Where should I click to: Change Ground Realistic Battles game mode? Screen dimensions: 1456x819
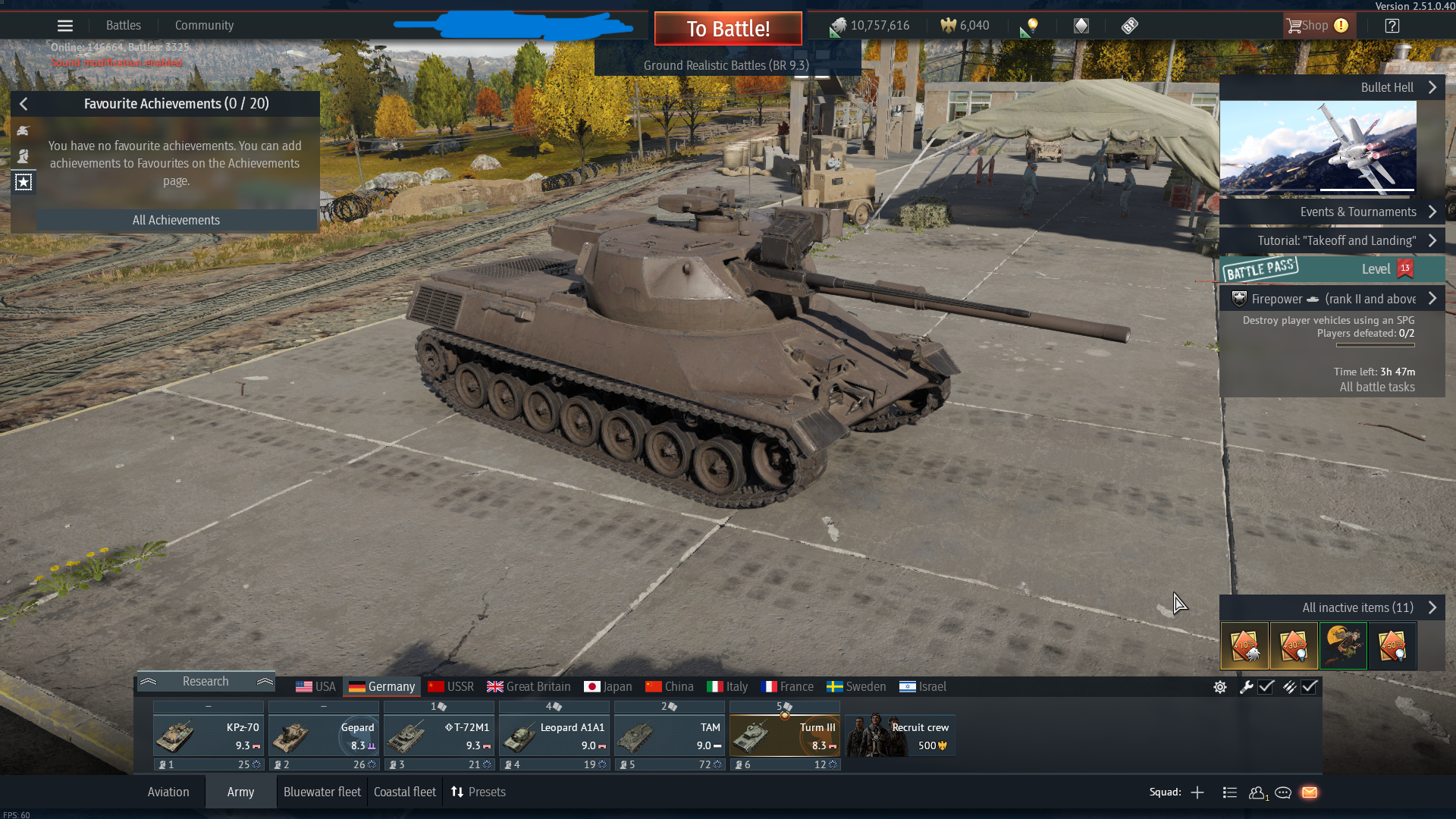pyautogui.click(x=726, y=65)
